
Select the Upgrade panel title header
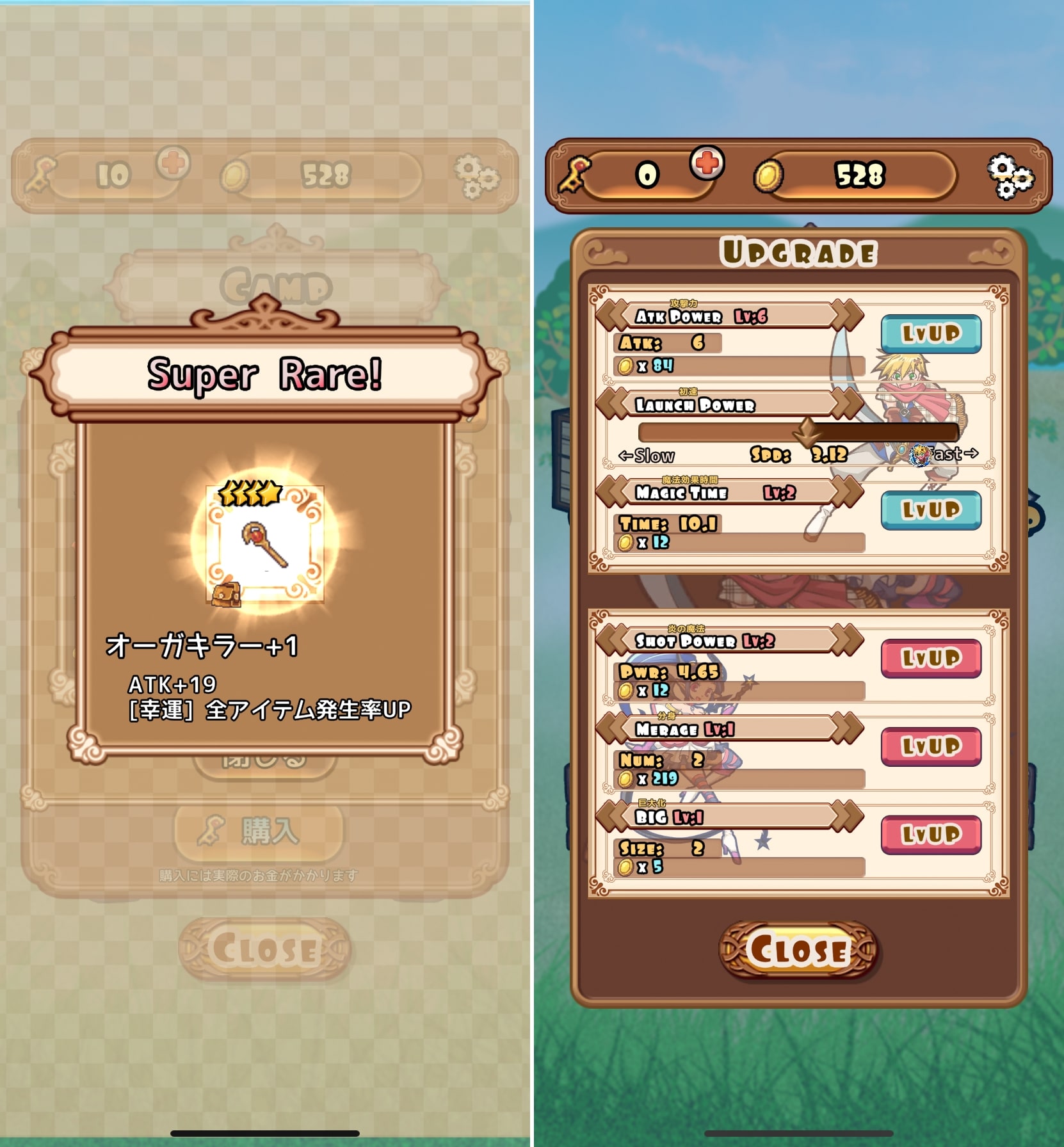point(798,252)
